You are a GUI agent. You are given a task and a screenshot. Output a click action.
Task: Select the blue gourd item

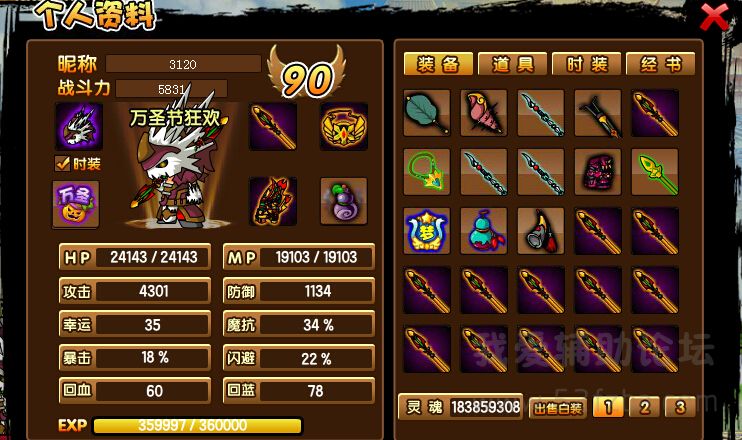tap(484, 231)
